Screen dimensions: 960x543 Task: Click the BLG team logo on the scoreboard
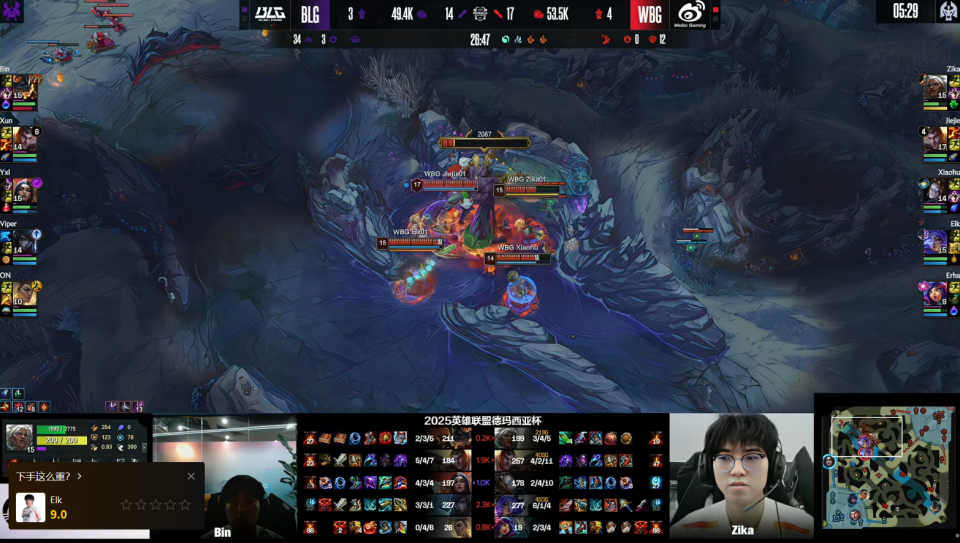click(269, 14)
